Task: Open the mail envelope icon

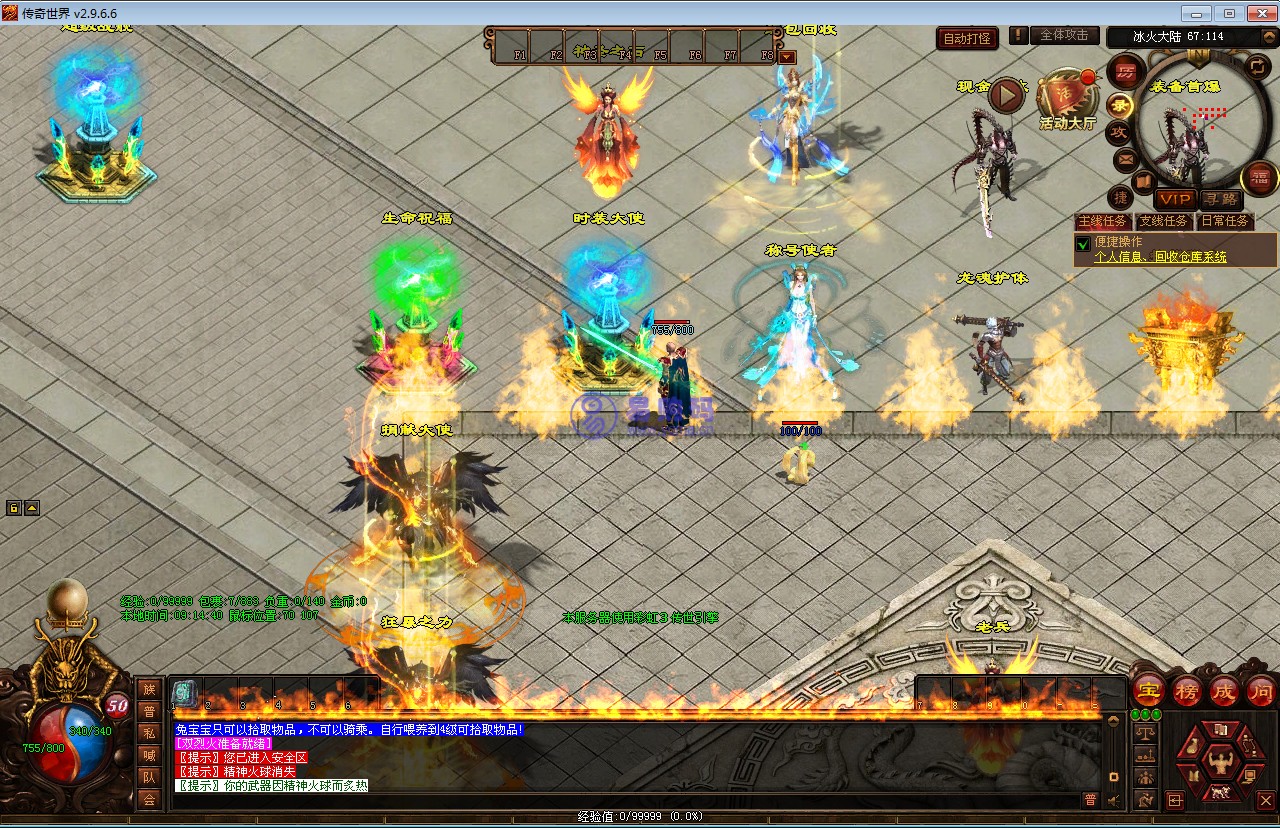Action: click(x=1126, y=159)
